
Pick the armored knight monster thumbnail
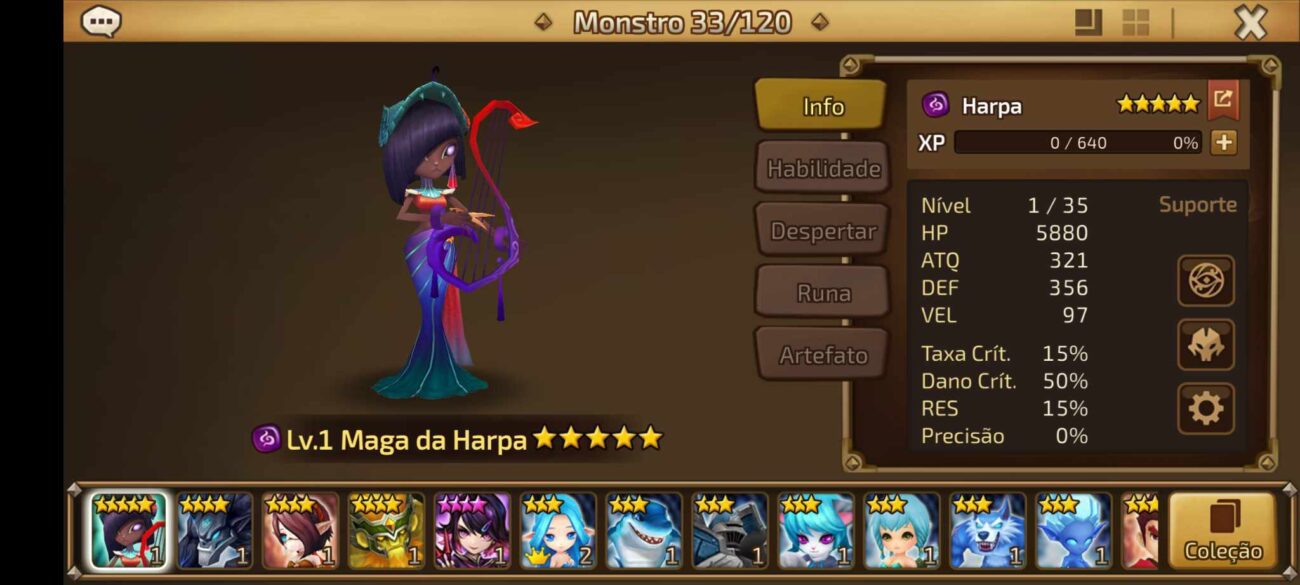730,531
